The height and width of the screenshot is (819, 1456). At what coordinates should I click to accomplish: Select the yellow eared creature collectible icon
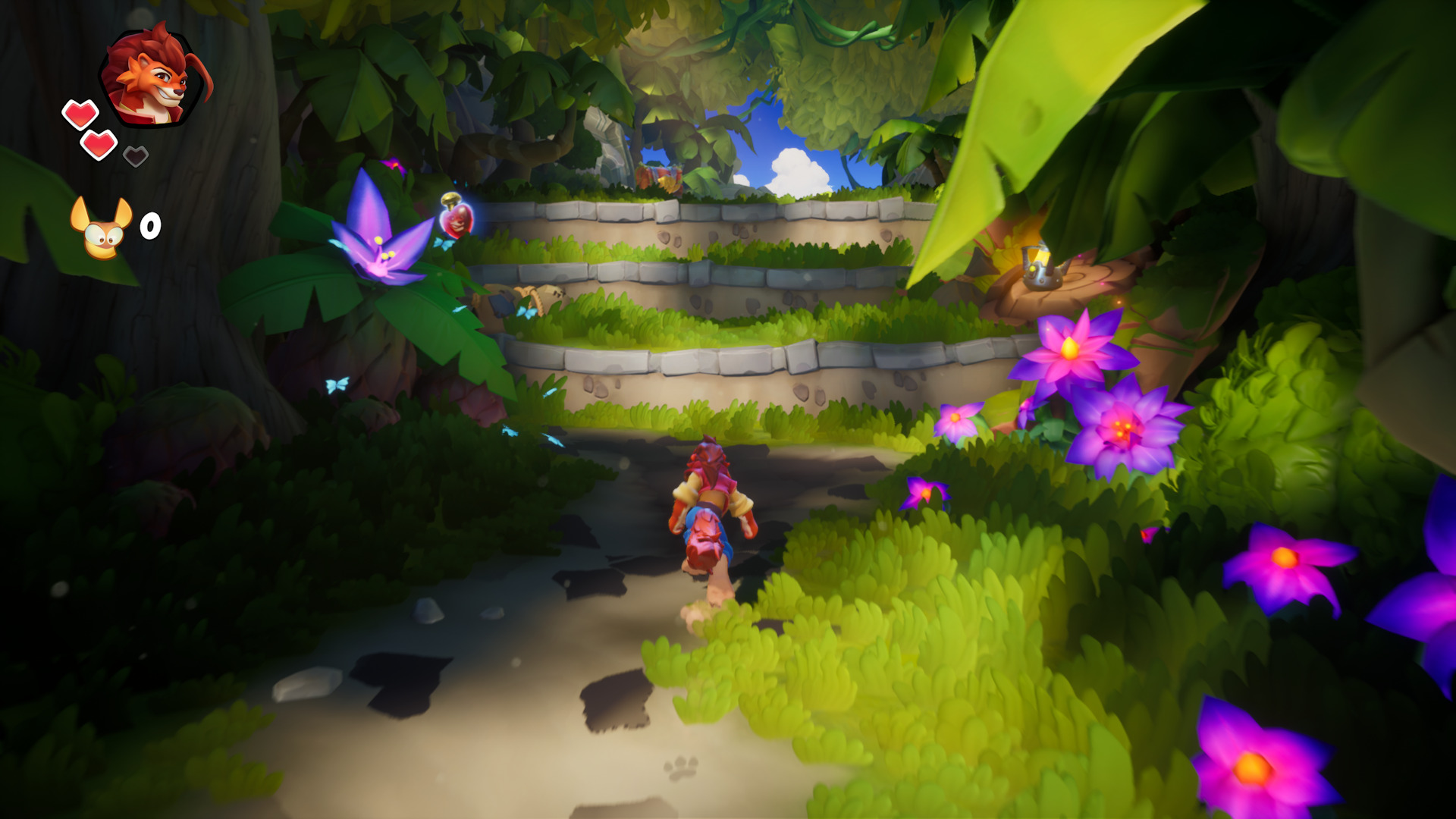pos(102,227)
